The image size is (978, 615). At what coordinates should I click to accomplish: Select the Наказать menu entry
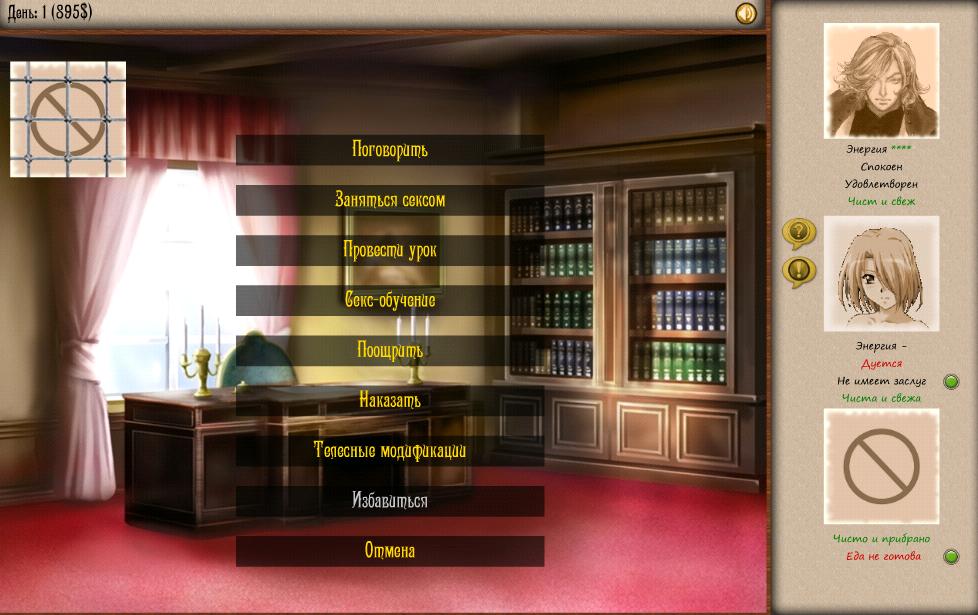click(390, 400)
